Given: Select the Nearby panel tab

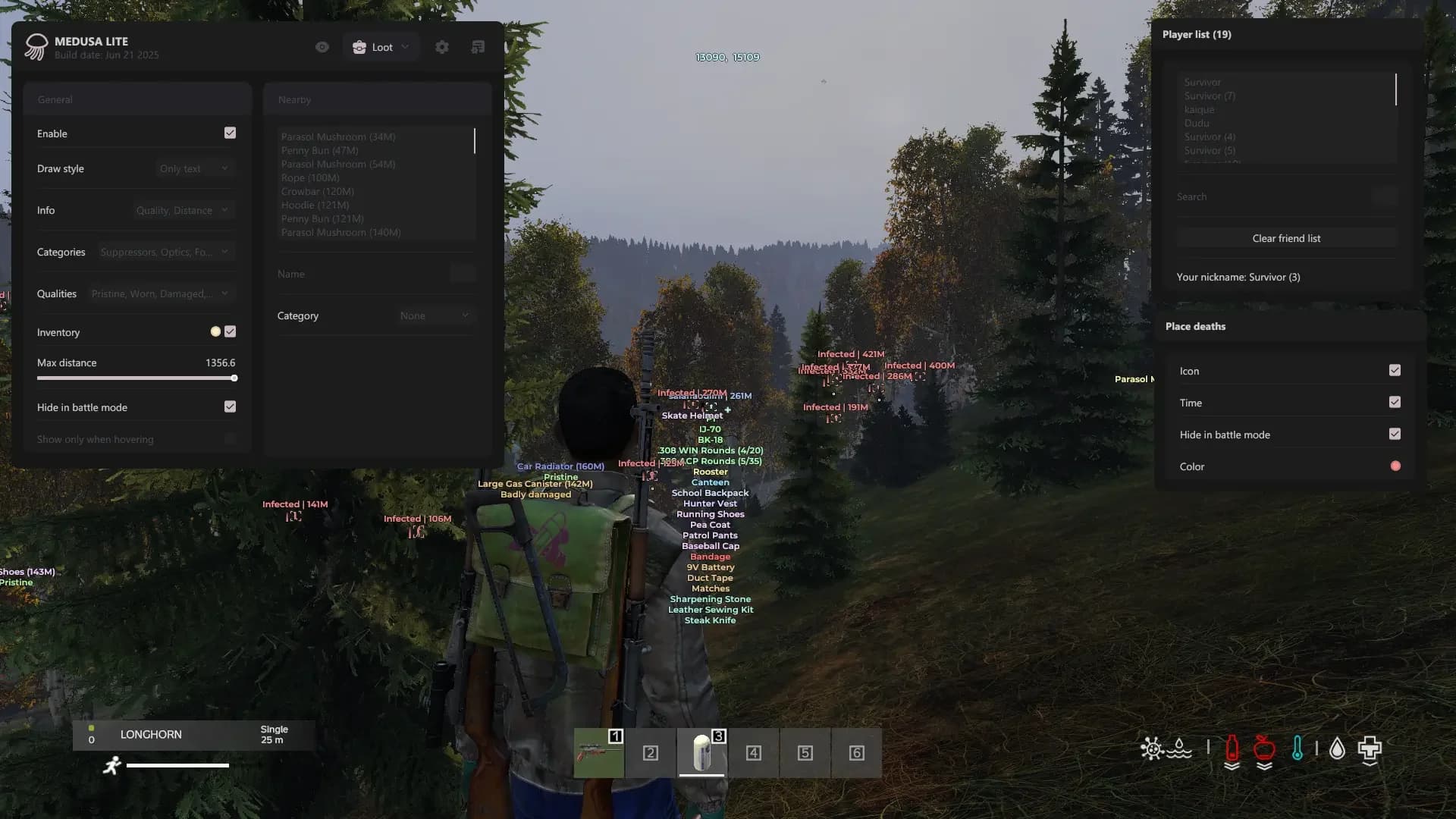Looking at the screenshot, I should point(295,99).
